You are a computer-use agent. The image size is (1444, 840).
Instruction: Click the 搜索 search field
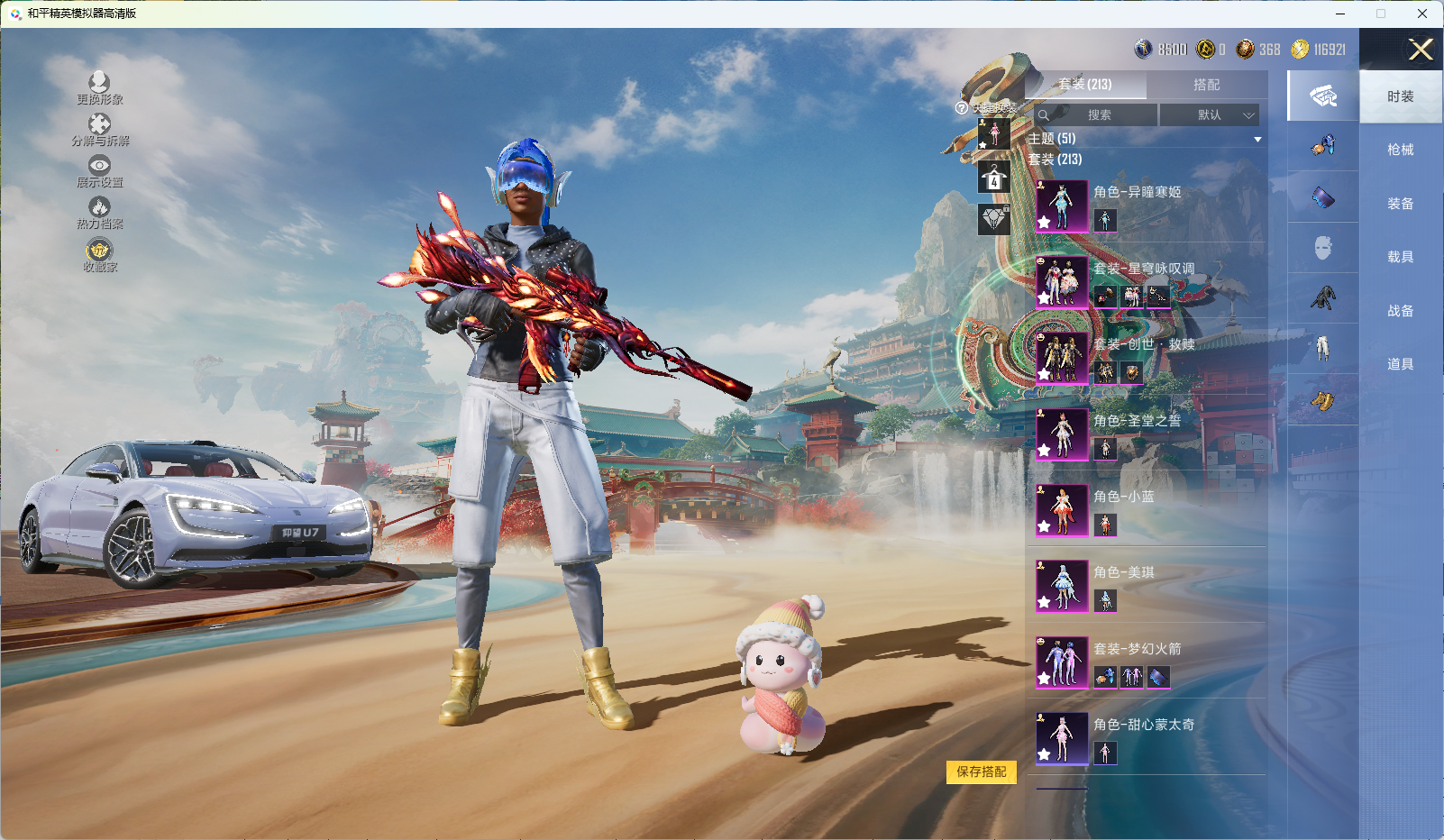click(1098, 115)
